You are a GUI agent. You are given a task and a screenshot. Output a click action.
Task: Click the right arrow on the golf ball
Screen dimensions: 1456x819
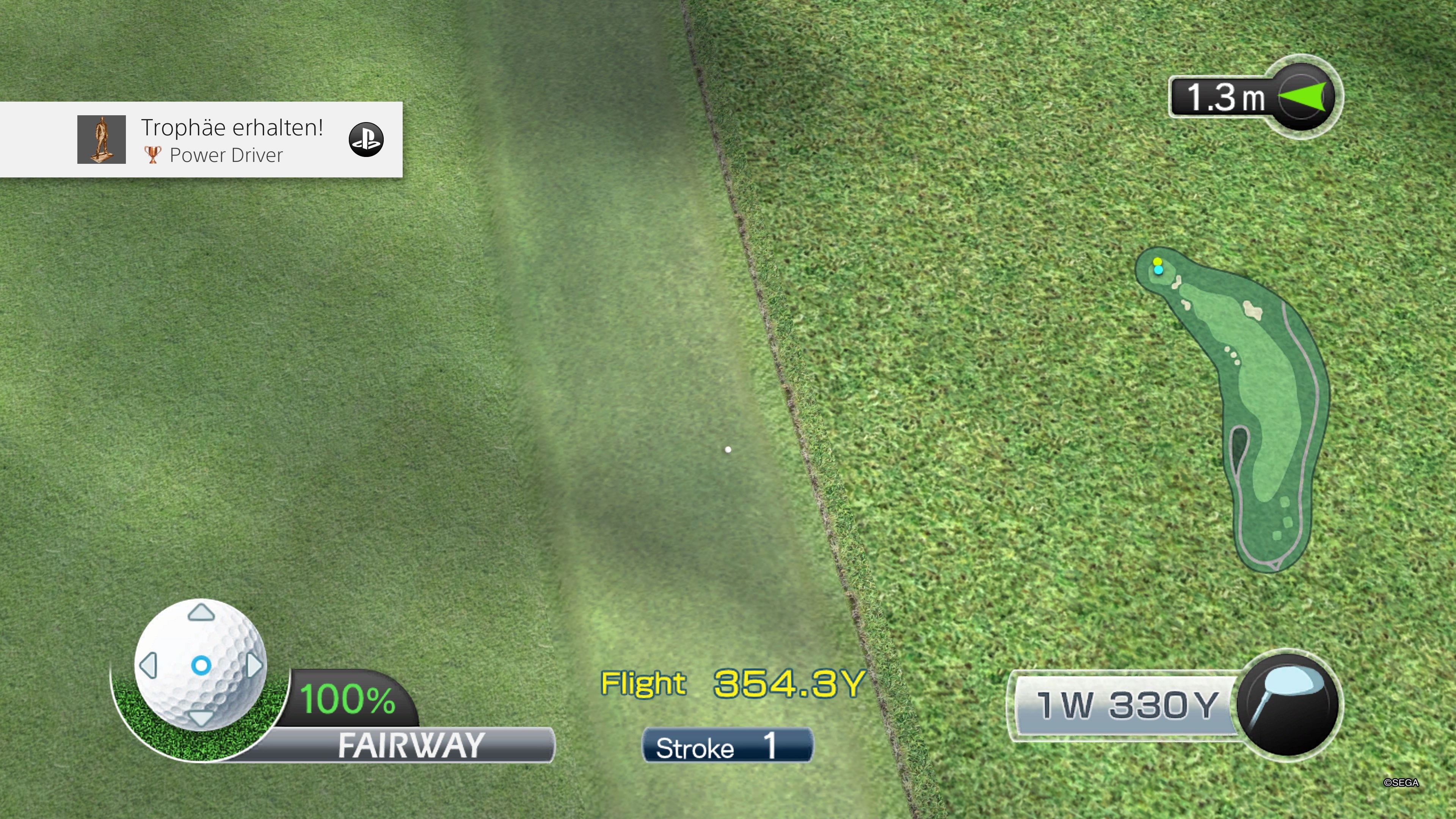pos(254,665)
